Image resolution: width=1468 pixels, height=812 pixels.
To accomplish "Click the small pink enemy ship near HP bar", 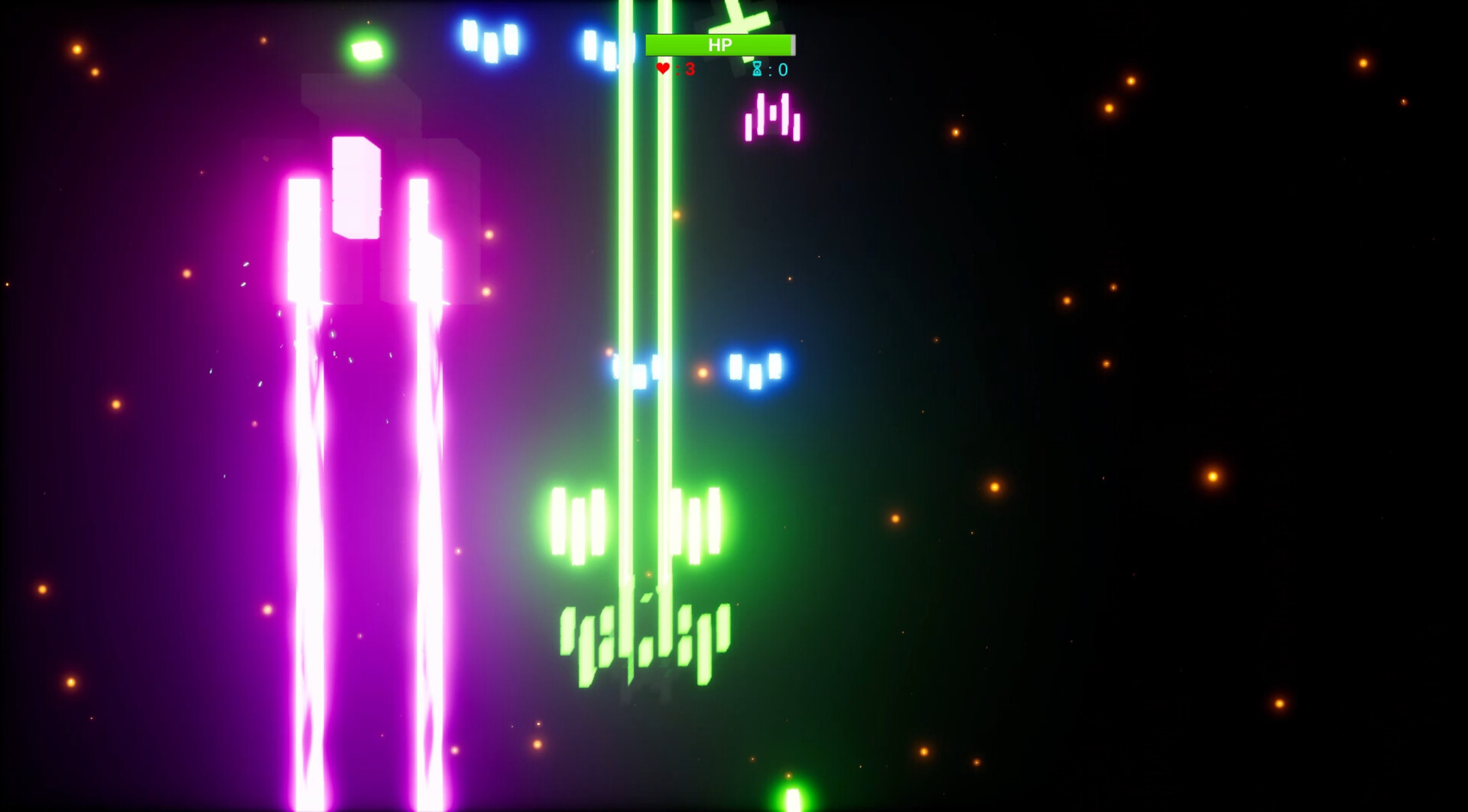I will (774, 116).
